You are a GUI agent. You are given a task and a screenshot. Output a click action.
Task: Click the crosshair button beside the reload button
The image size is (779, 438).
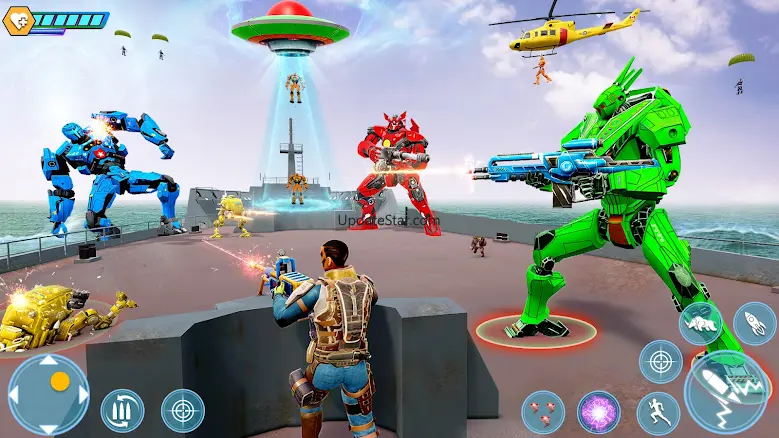(183, 410)
